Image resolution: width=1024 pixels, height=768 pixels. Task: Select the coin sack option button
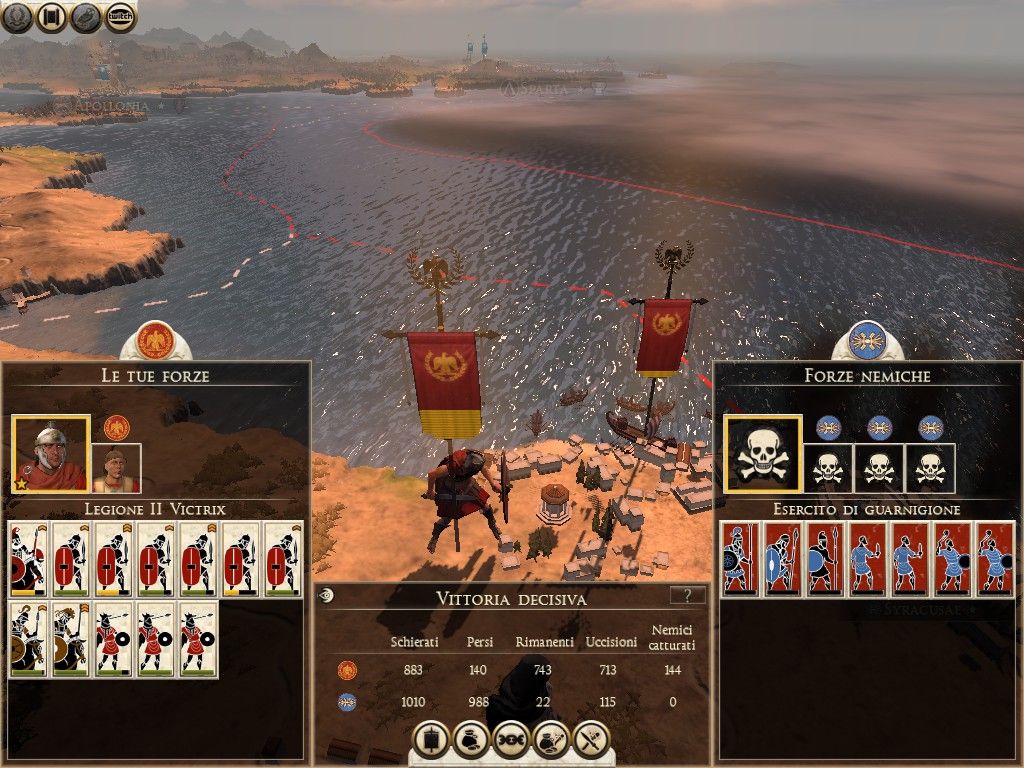coord(471,739)
